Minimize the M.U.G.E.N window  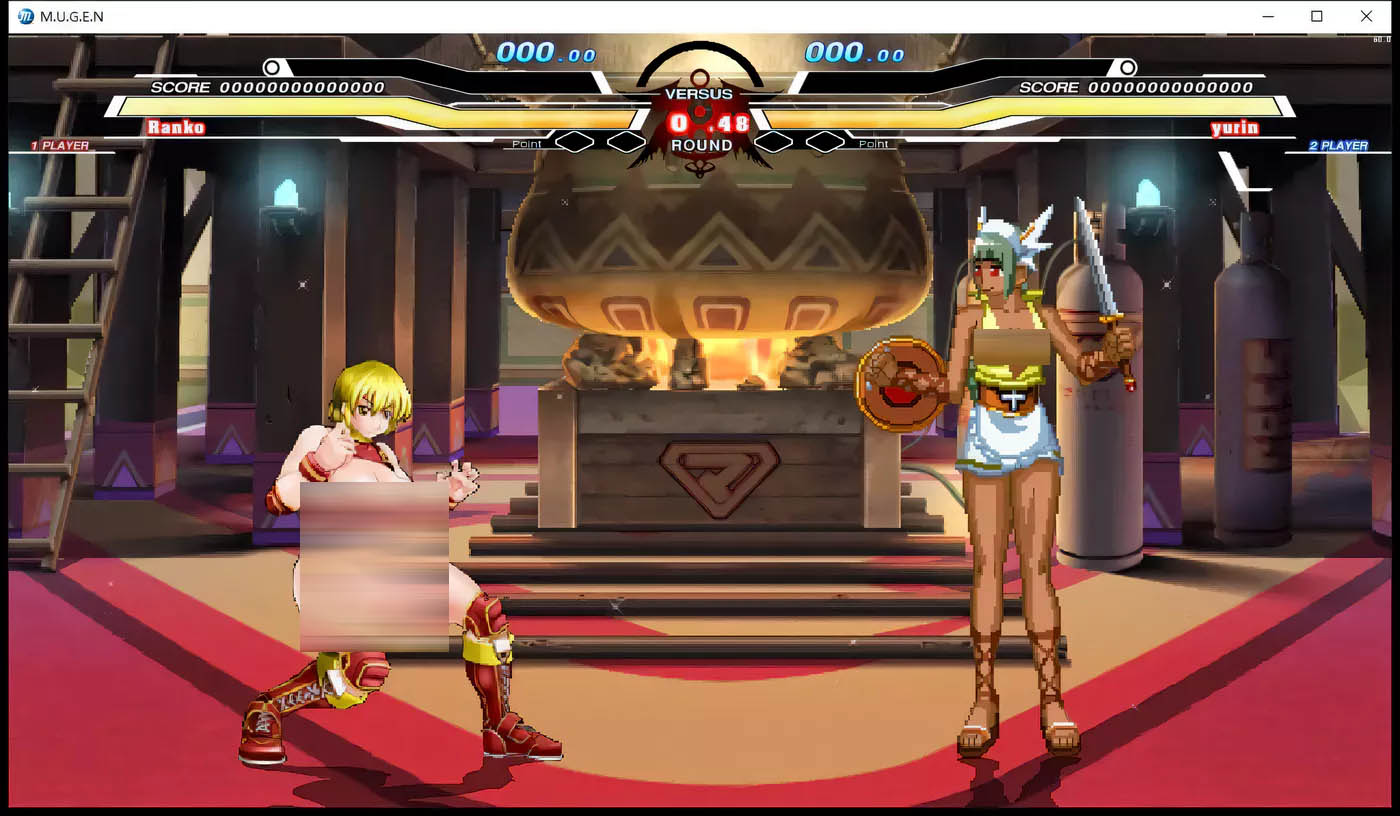click(x=1268, y=16)
